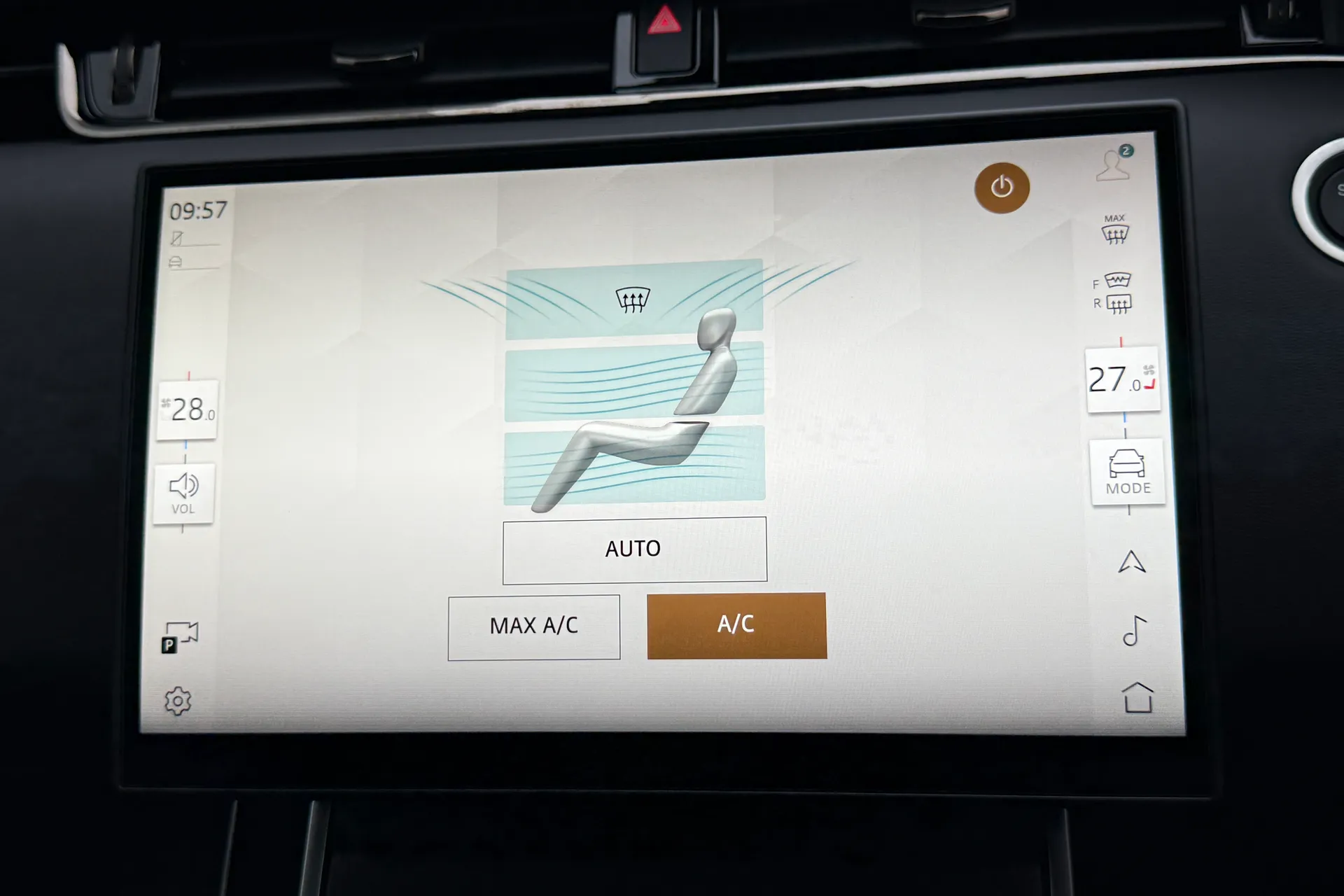Open the VOL volume control
This screenshot has height=896, width=1344.
pos(183,493)
